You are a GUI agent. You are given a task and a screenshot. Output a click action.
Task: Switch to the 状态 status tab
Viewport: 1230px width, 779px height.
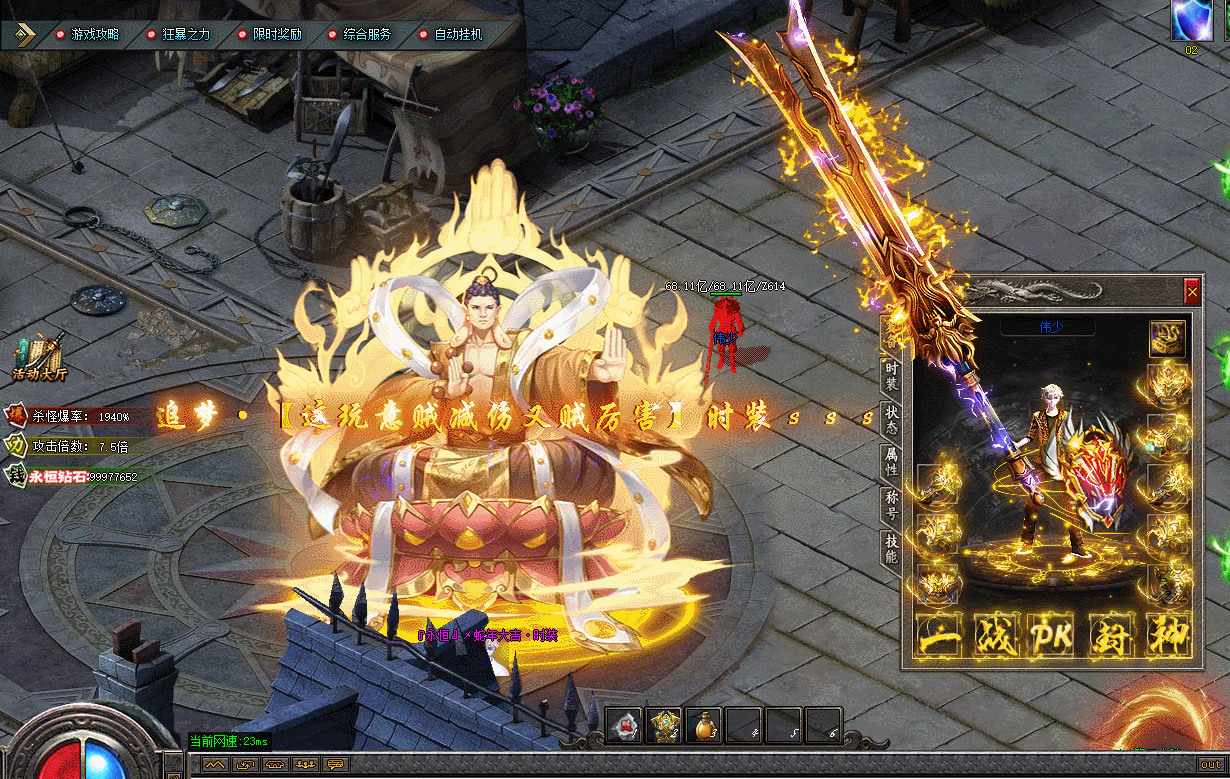891,420
